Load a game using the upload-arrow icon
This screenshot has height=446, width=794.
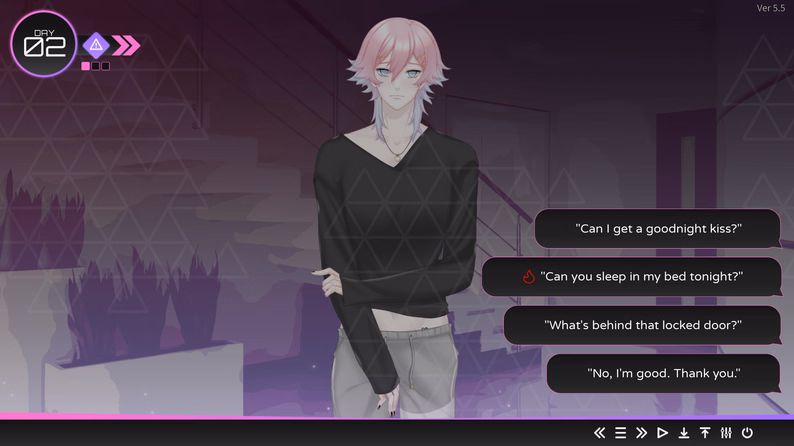[705, 433]
